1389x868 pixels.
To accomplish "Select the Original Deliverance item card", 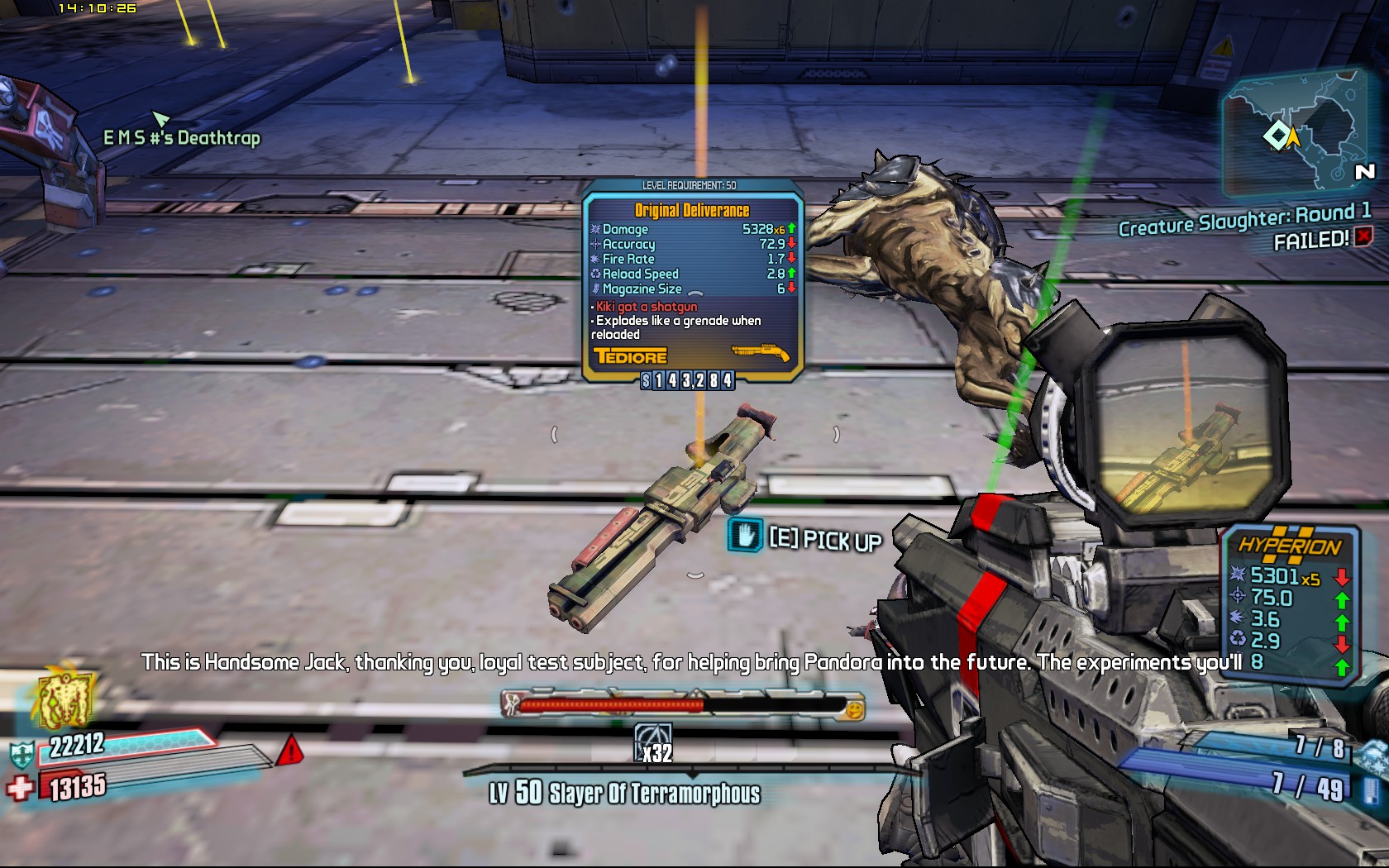I will 692,281.
